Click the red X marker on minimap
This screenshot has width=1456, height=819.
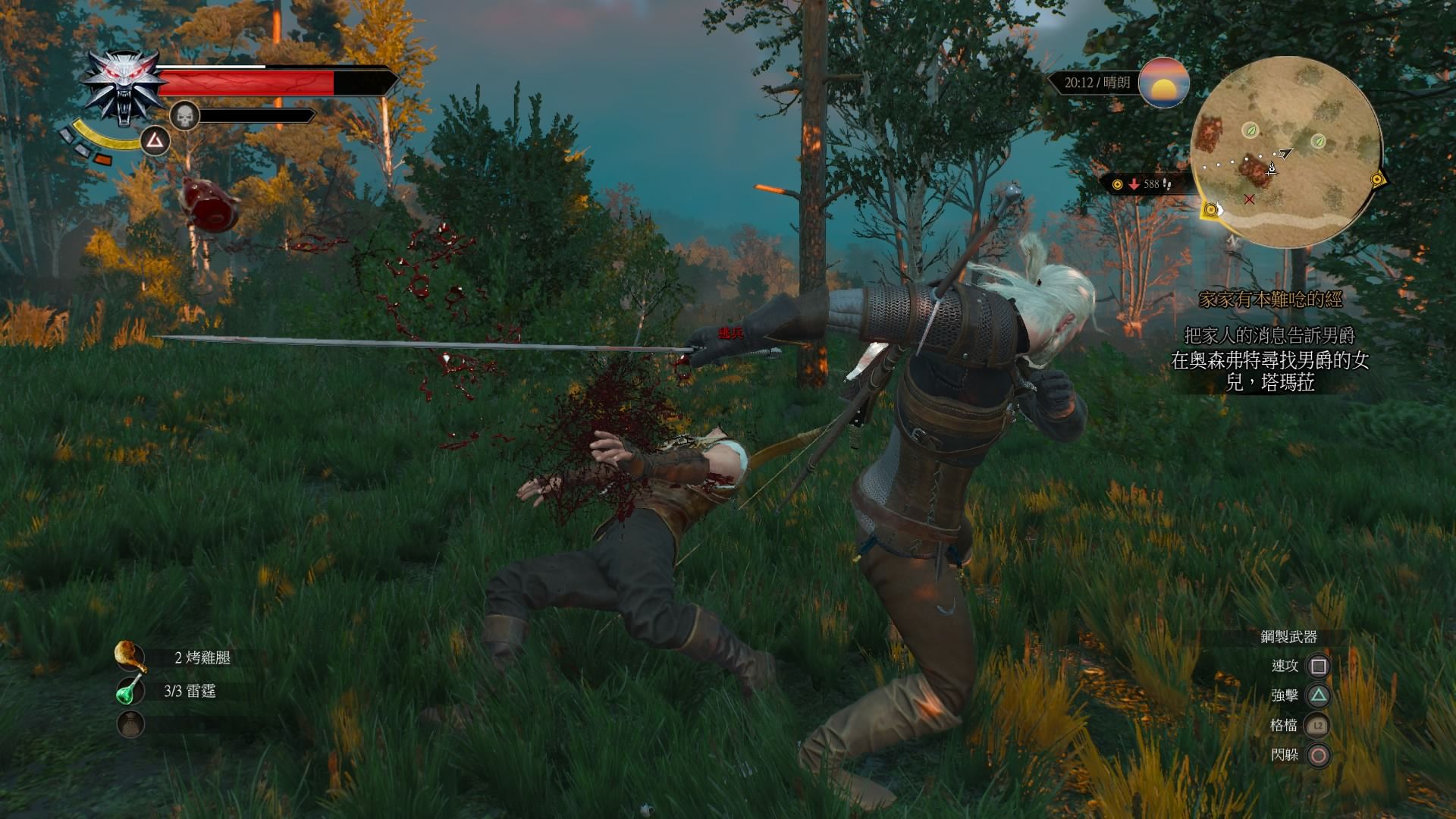[1249, 199]
